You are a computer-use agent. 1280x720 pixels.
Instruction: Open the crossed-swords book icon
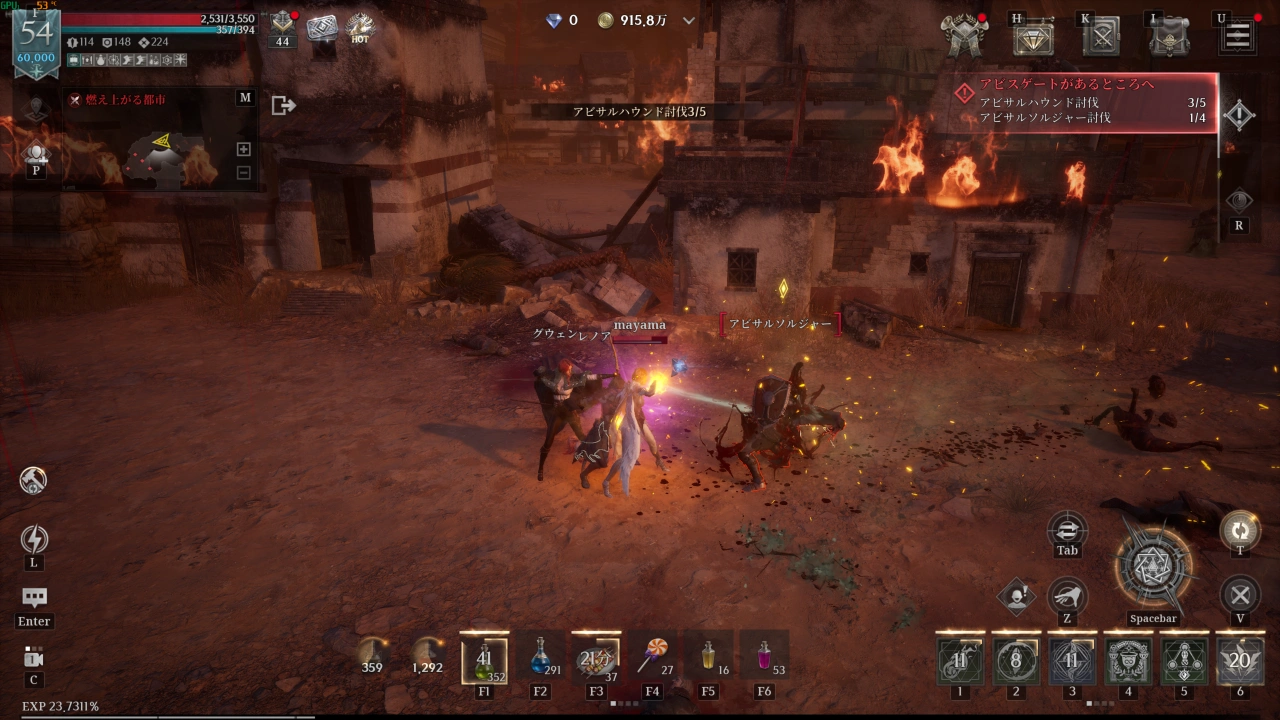tap(1102, 37)
